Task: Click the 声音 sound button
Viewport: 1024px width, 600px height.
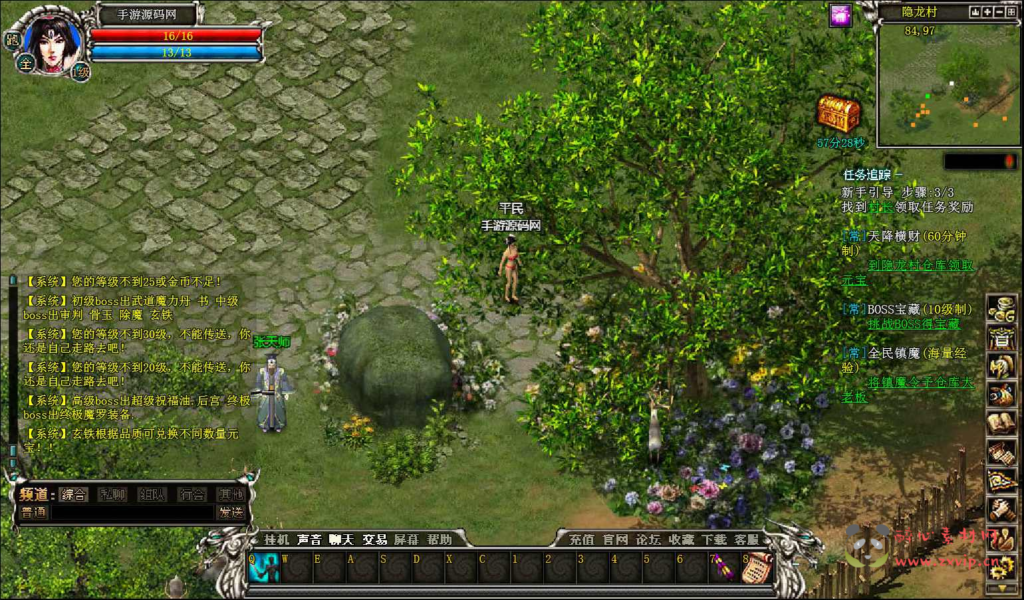Action: tap(309, 539)
